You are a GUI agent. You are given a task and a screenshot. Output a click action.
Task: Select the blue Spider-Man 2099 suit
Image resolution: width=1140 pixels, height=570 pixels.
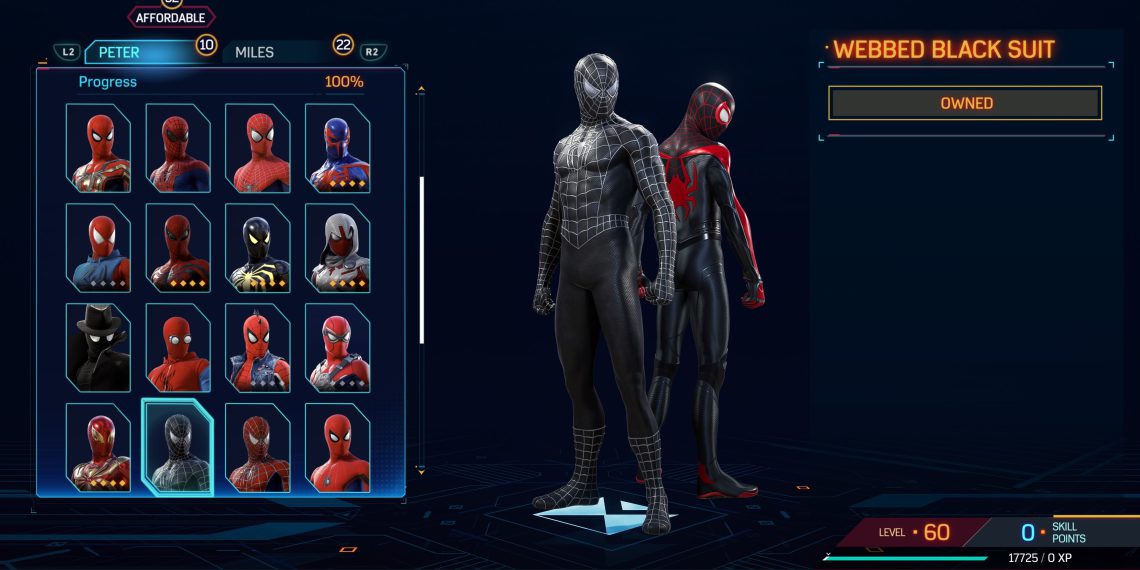(x=337, y=148)
